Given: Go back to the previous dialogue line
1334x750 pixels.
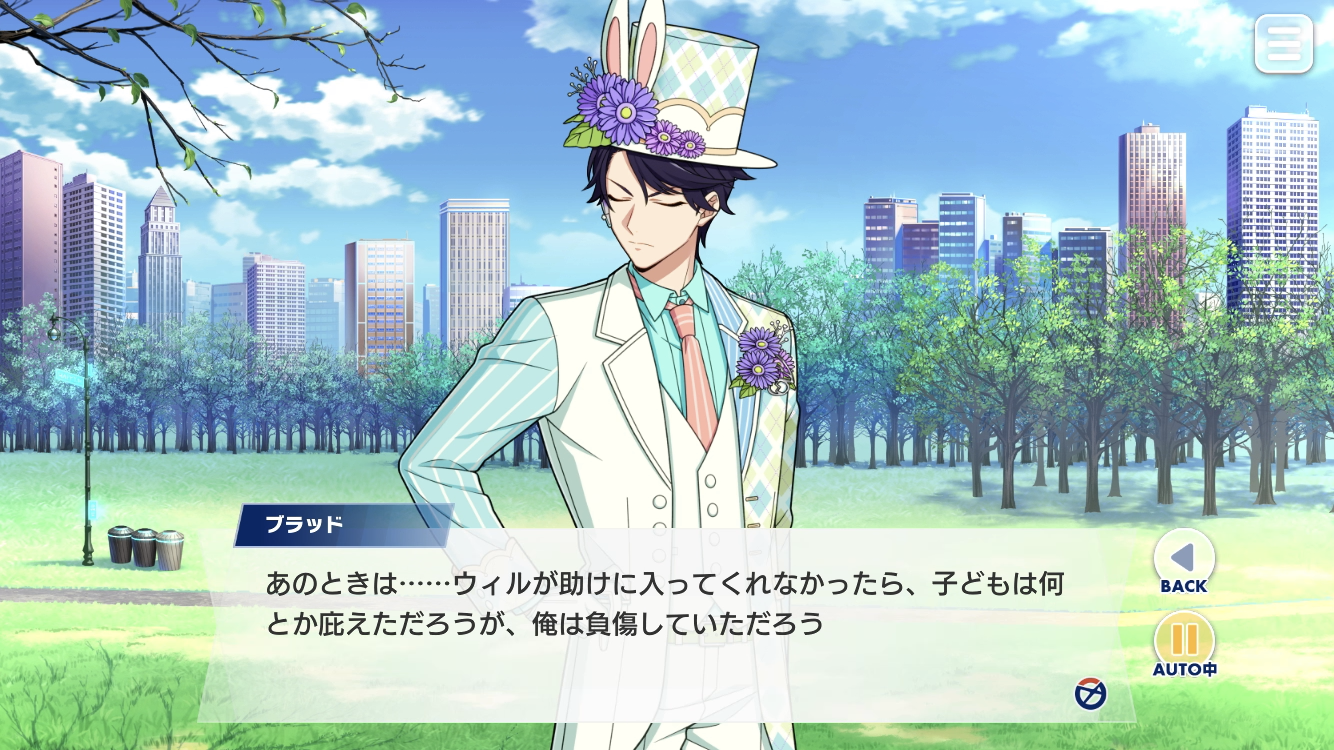Looking at the screenshot, I should click(1184, 558).
